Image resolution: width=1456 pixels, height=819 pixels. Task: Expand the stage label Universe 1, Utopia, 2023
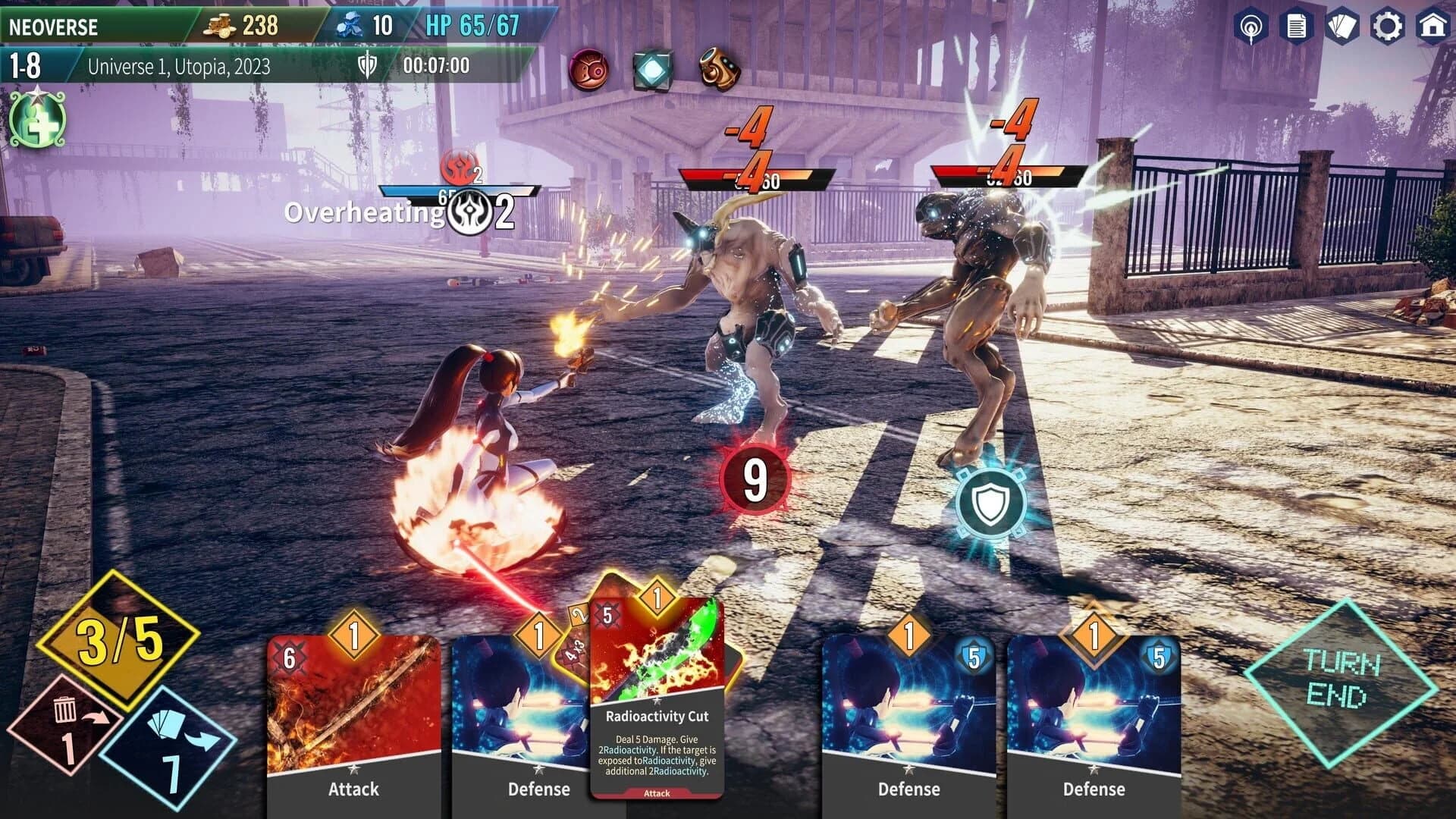(x=180, y=66)
